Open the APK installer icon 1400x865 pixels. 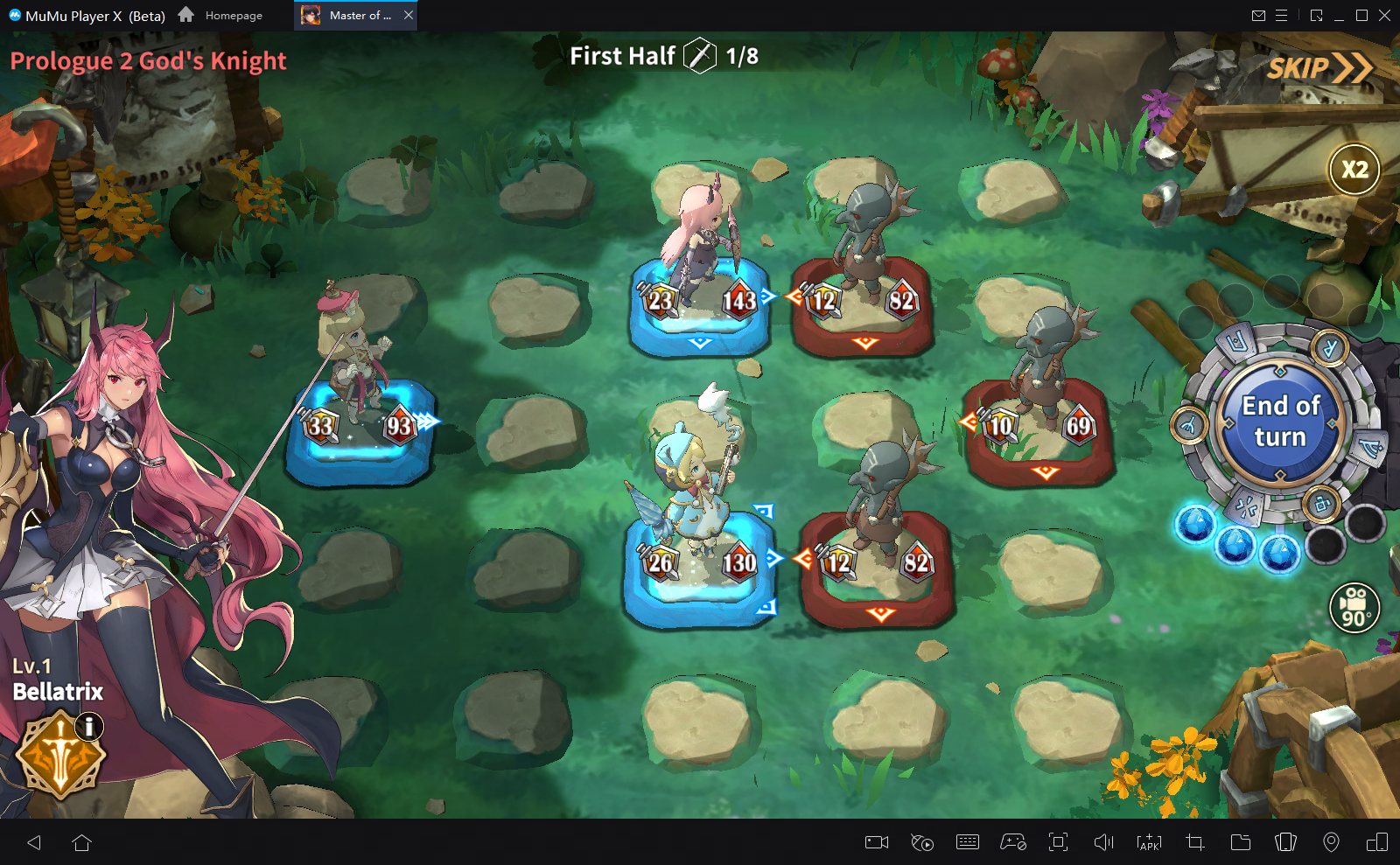pyautogui.click(x=1149, y=842)
